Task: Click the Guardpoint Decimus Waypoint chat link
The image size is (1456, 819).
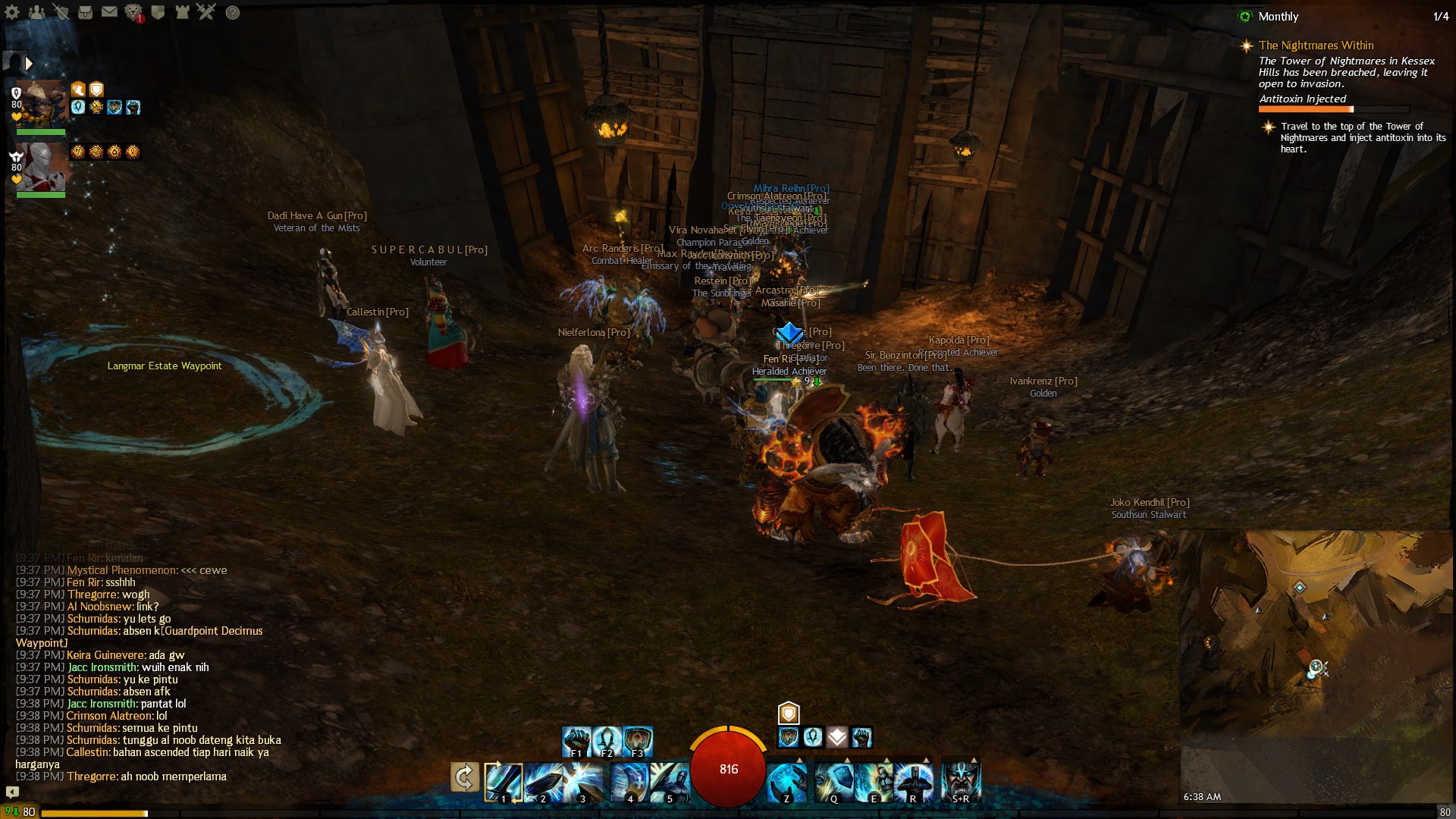Action: coord(215,631)
